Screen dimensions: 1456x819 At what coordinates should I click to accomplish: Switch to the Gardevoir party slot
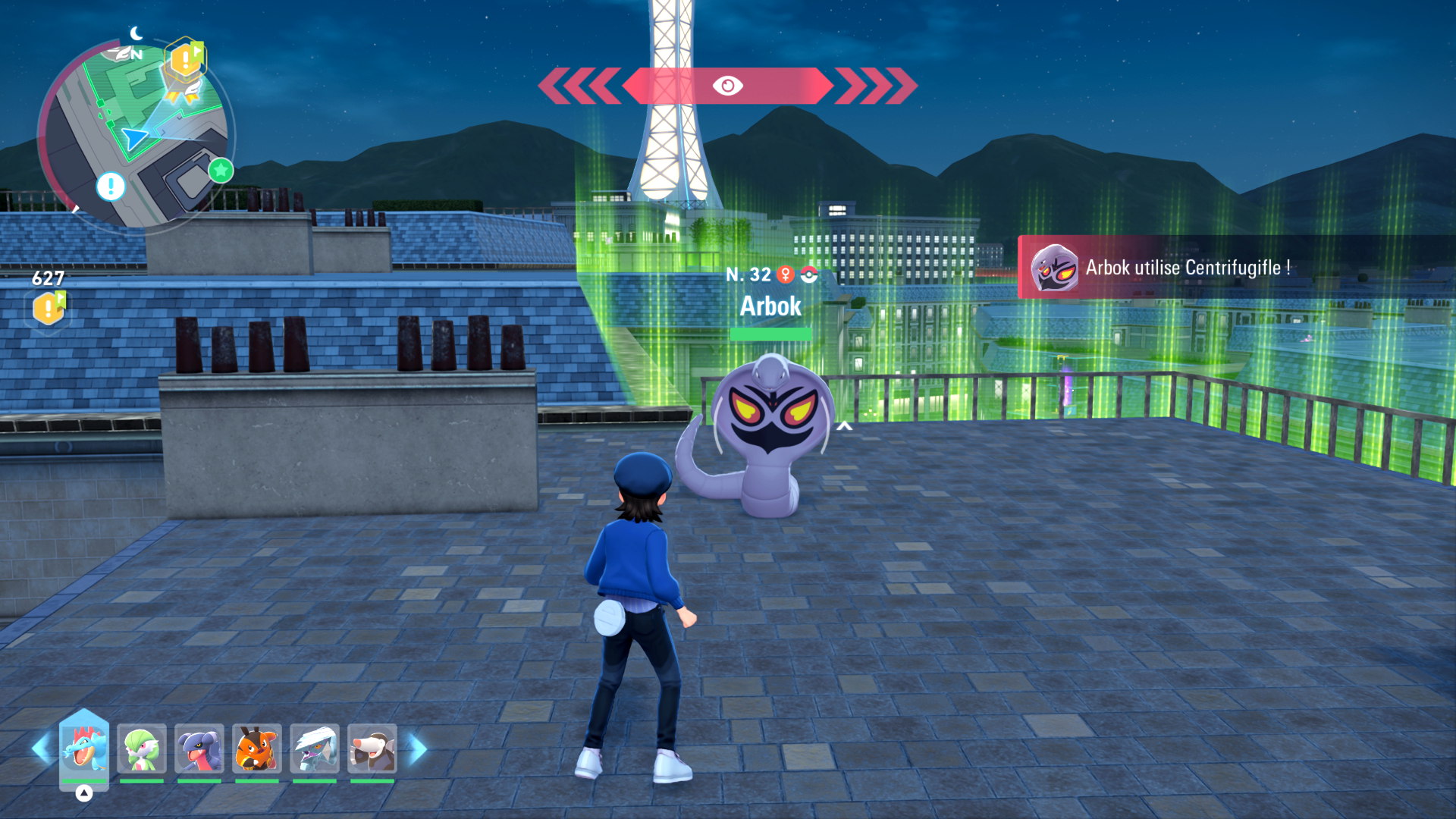tap(140, 749)
